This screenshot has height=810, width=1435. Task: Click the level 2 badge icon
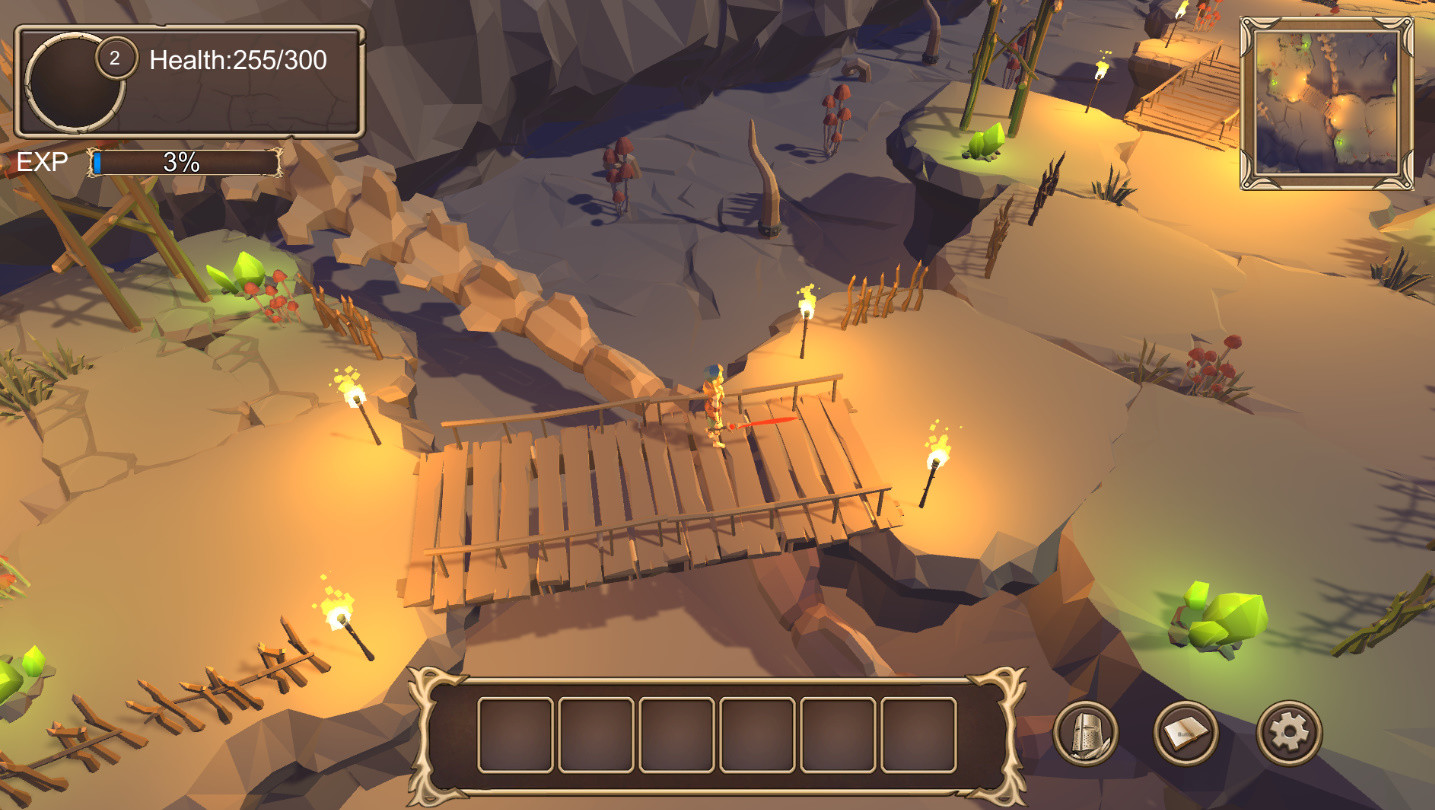pyautogui.click(x=118, y=56)
